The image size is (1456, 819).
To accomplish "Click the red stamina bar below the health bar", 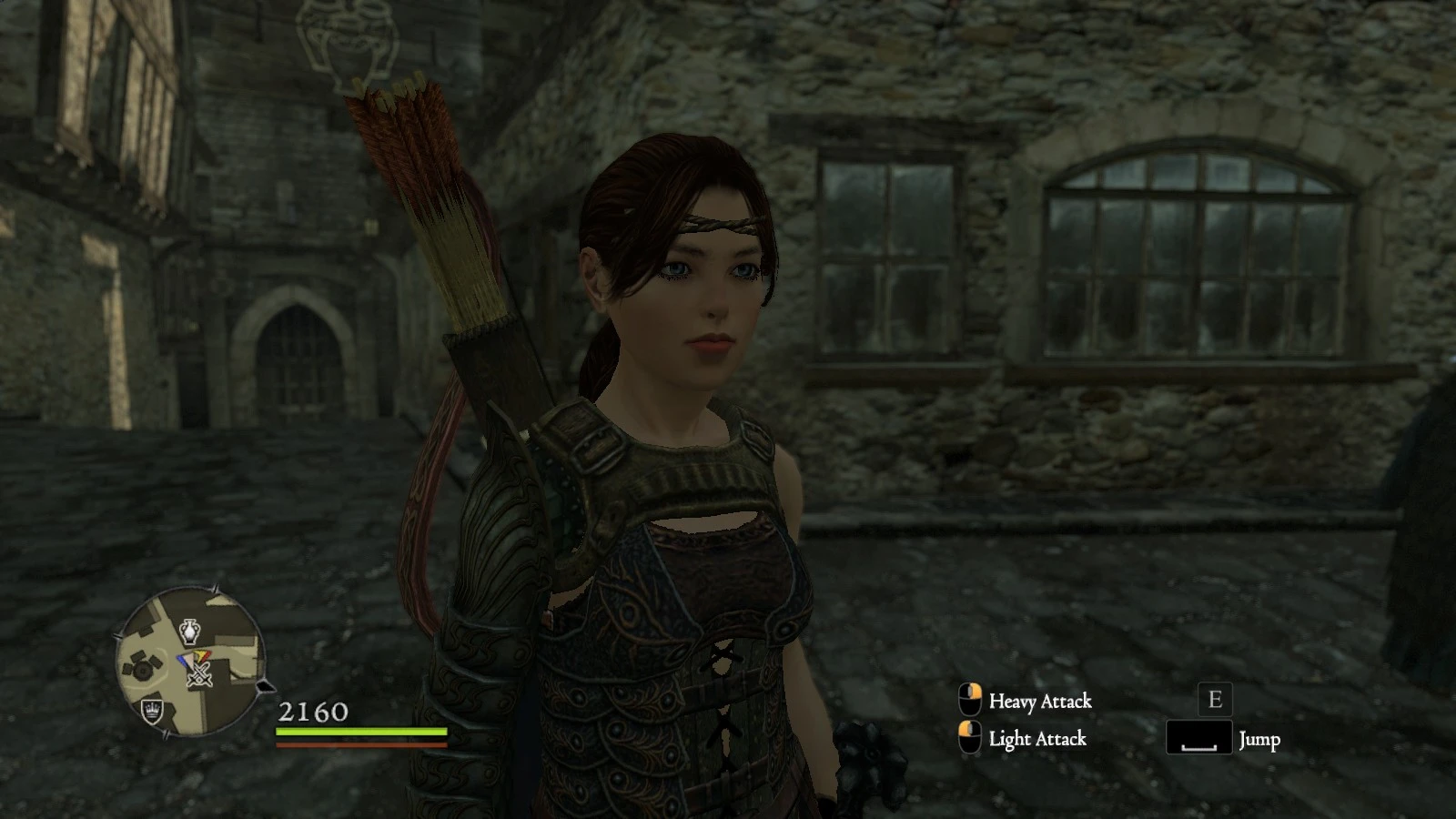I will 359,745.
